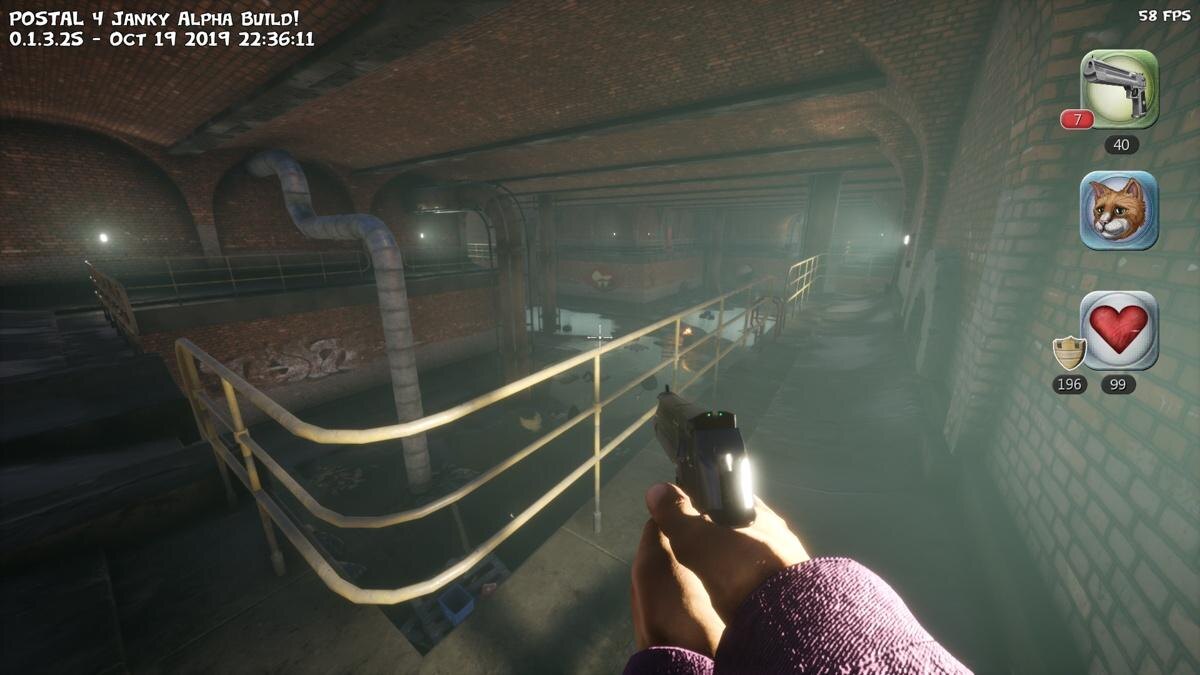This screenshot has height=675, width=1200.
Task: Click the red heart health icon
Action: coord(1119,330)
